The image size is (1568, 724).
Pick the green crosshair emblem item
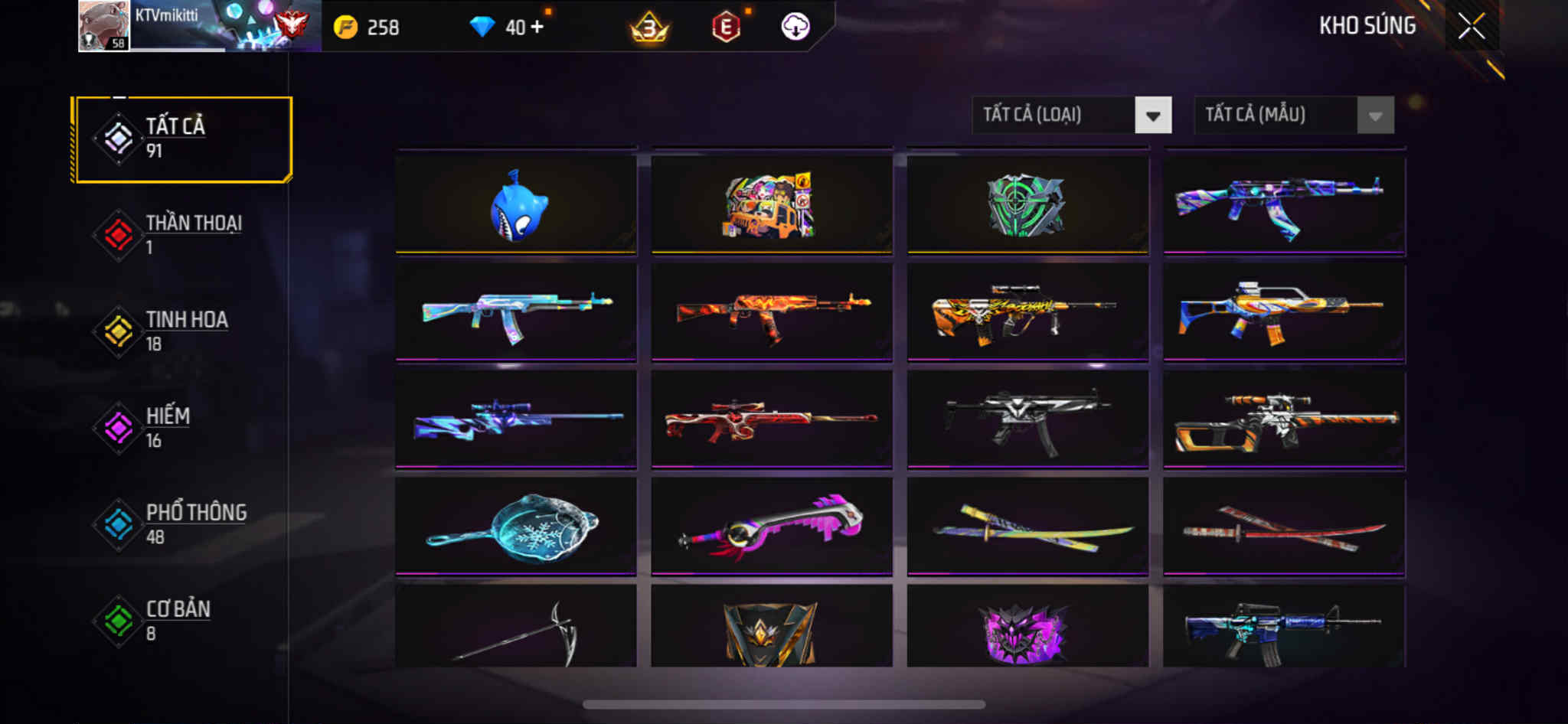[1027, 205]
